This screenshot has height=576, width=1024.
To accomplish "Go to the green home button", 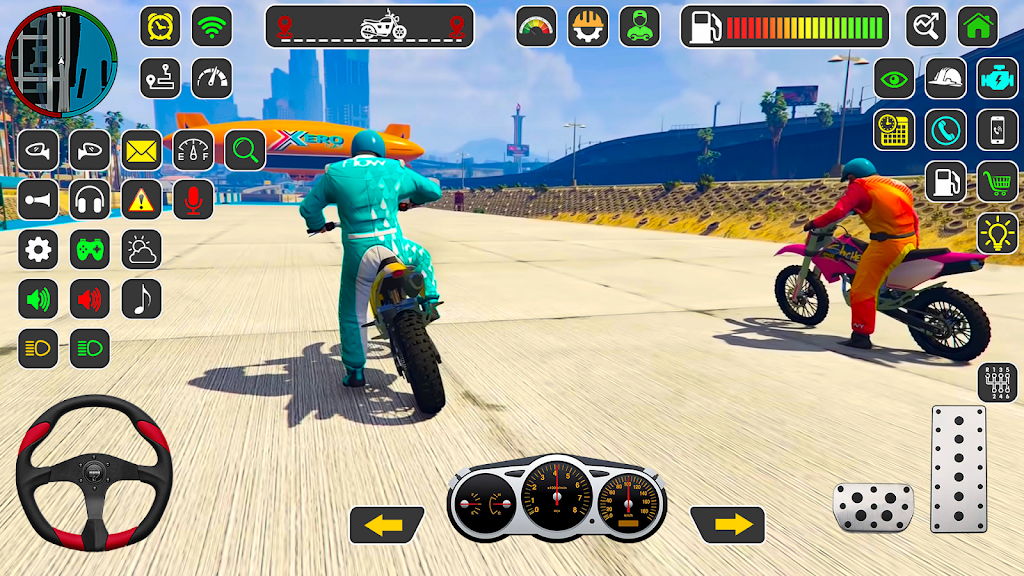I will click(x=978, y=27).
